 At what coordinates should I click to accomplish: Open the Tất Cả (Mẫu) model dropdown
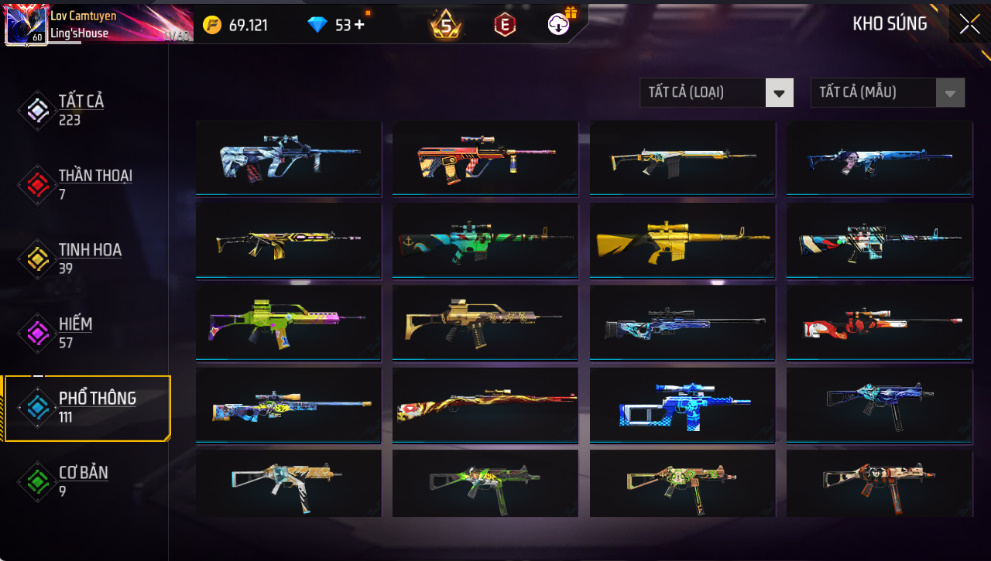[x=887, y=93]
